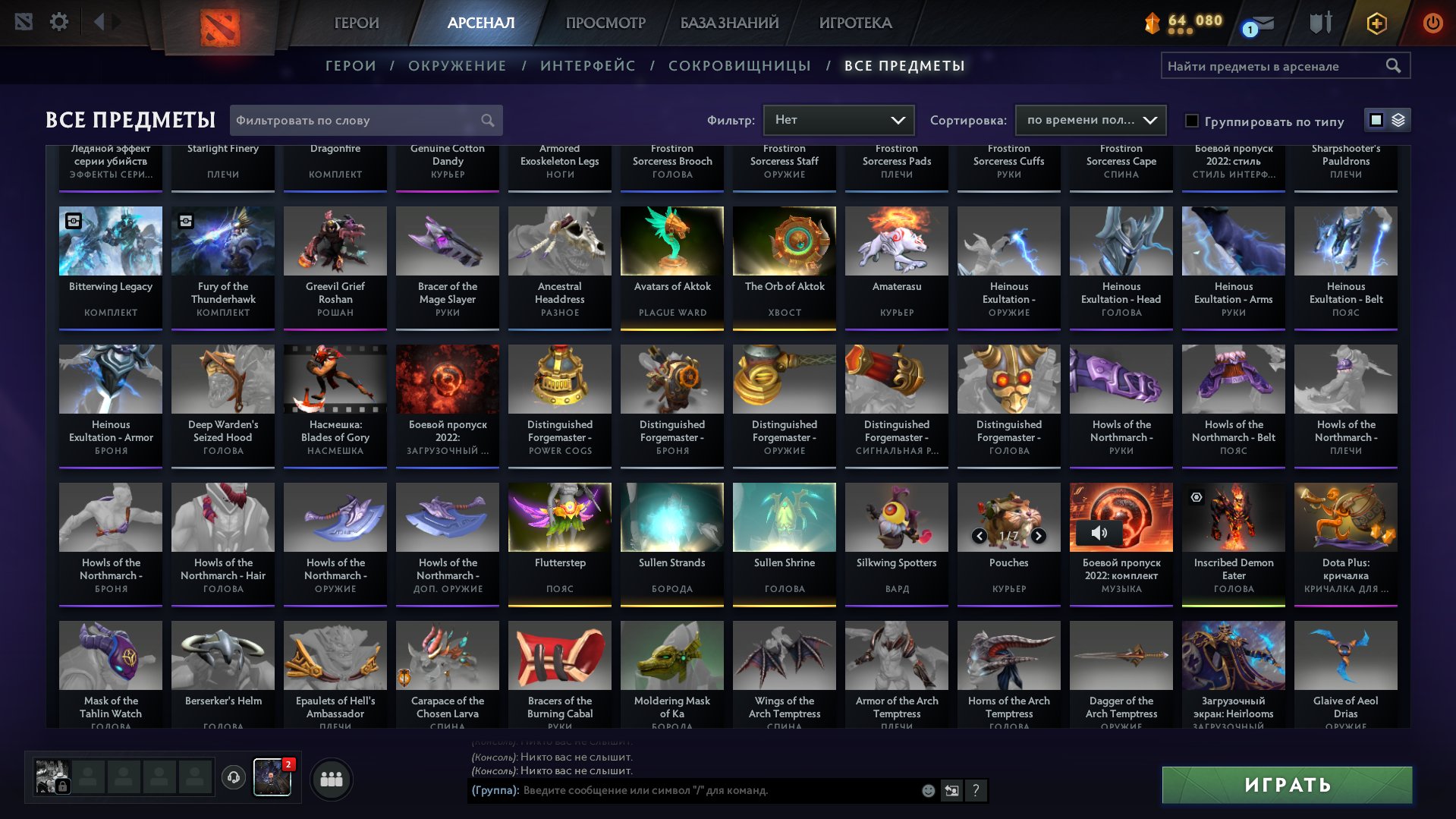Viewport: 1456px width, 819px height.
Task: Click the red power button to exit
Action: point(1431,23)
